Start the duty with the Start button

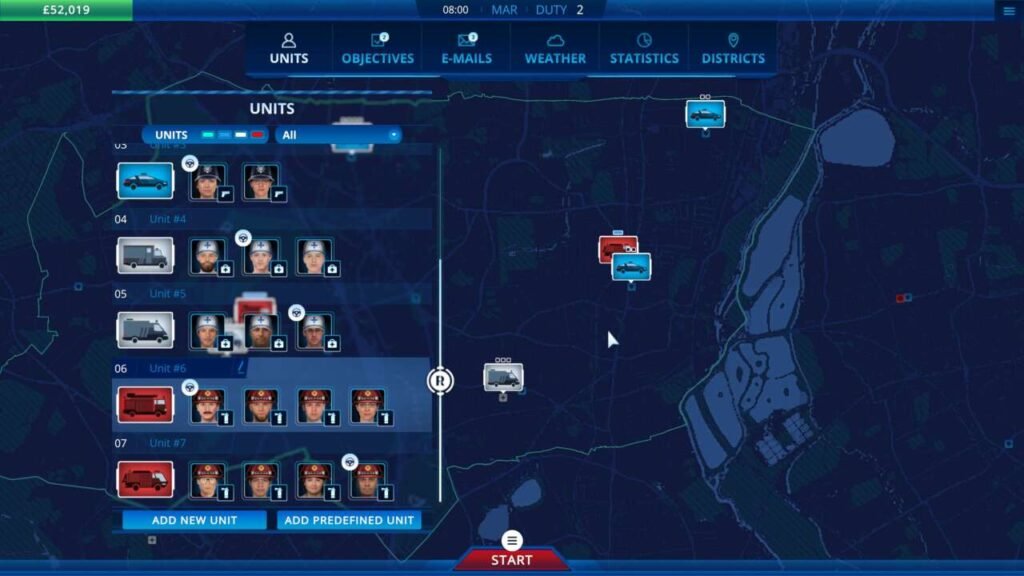click(512, 559)
